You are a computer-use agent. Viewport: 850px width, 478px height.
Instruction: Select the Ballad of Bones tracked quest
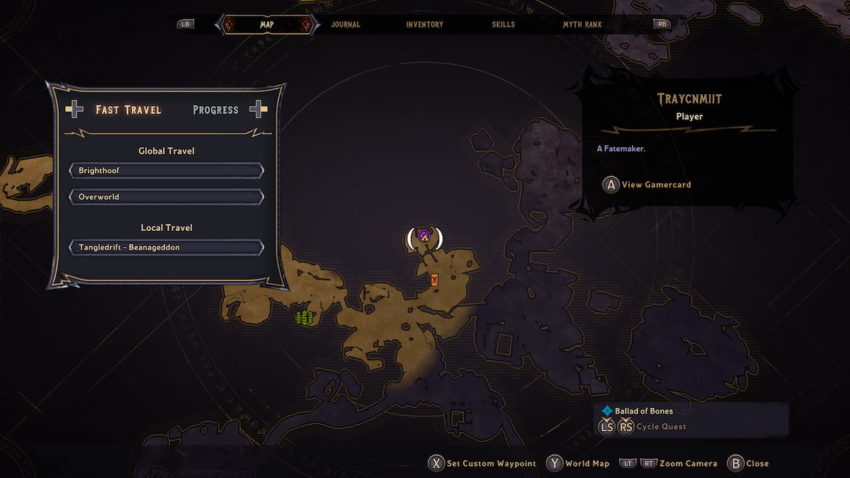(644, 411)
